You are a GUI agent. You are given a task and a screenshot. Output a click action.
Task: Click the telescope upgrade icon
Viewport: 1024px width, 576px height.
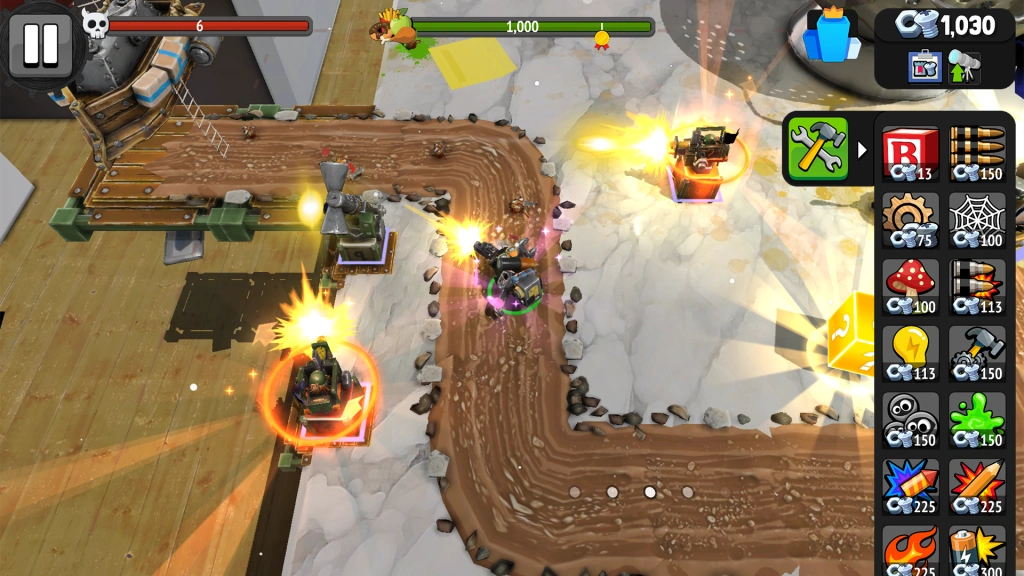(965, 66)
